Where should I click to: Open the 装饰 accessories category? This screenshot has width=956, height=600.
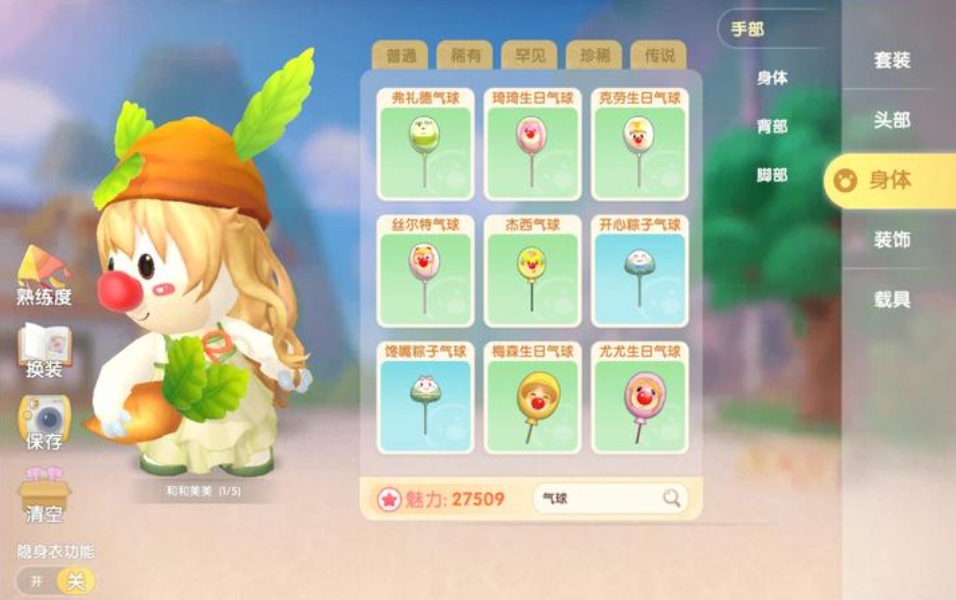pos(892,240)
